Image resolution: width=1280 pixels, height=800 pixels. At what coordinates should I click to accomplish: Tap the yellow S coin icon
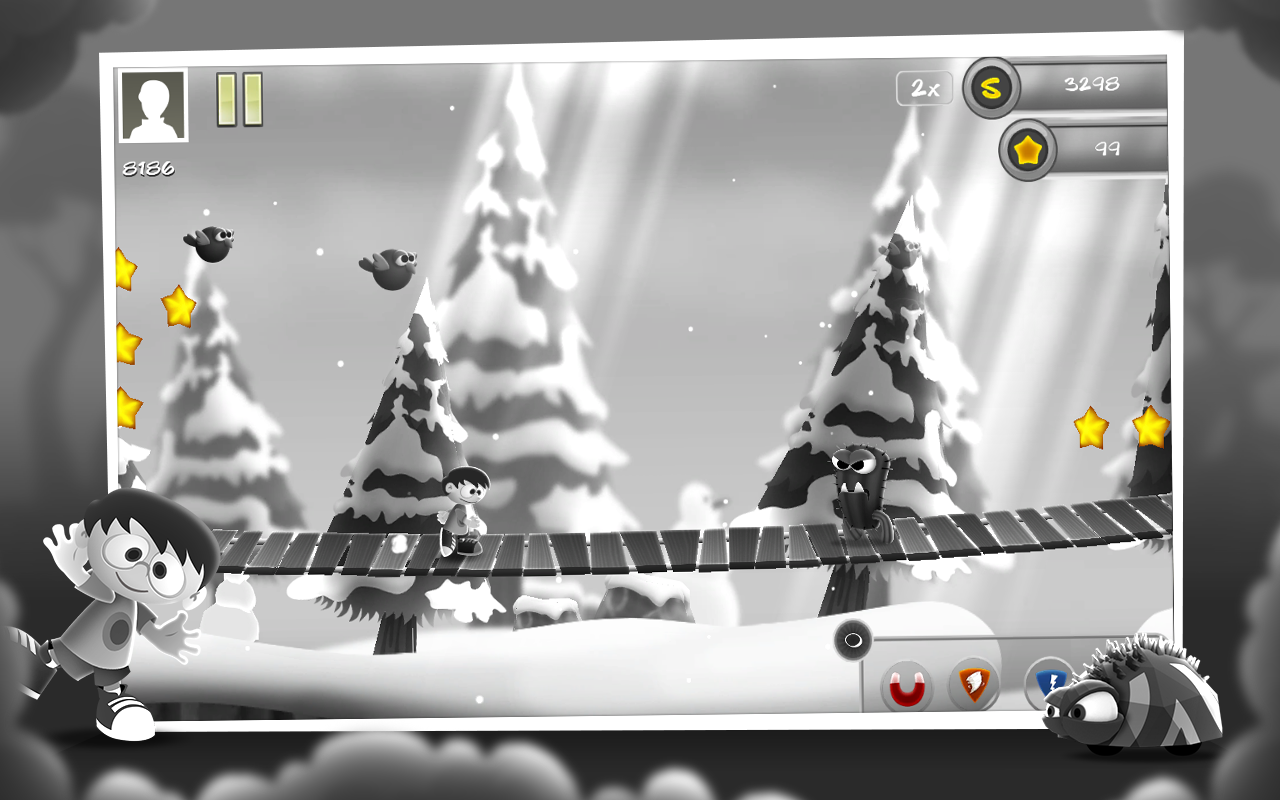[990, 88]
